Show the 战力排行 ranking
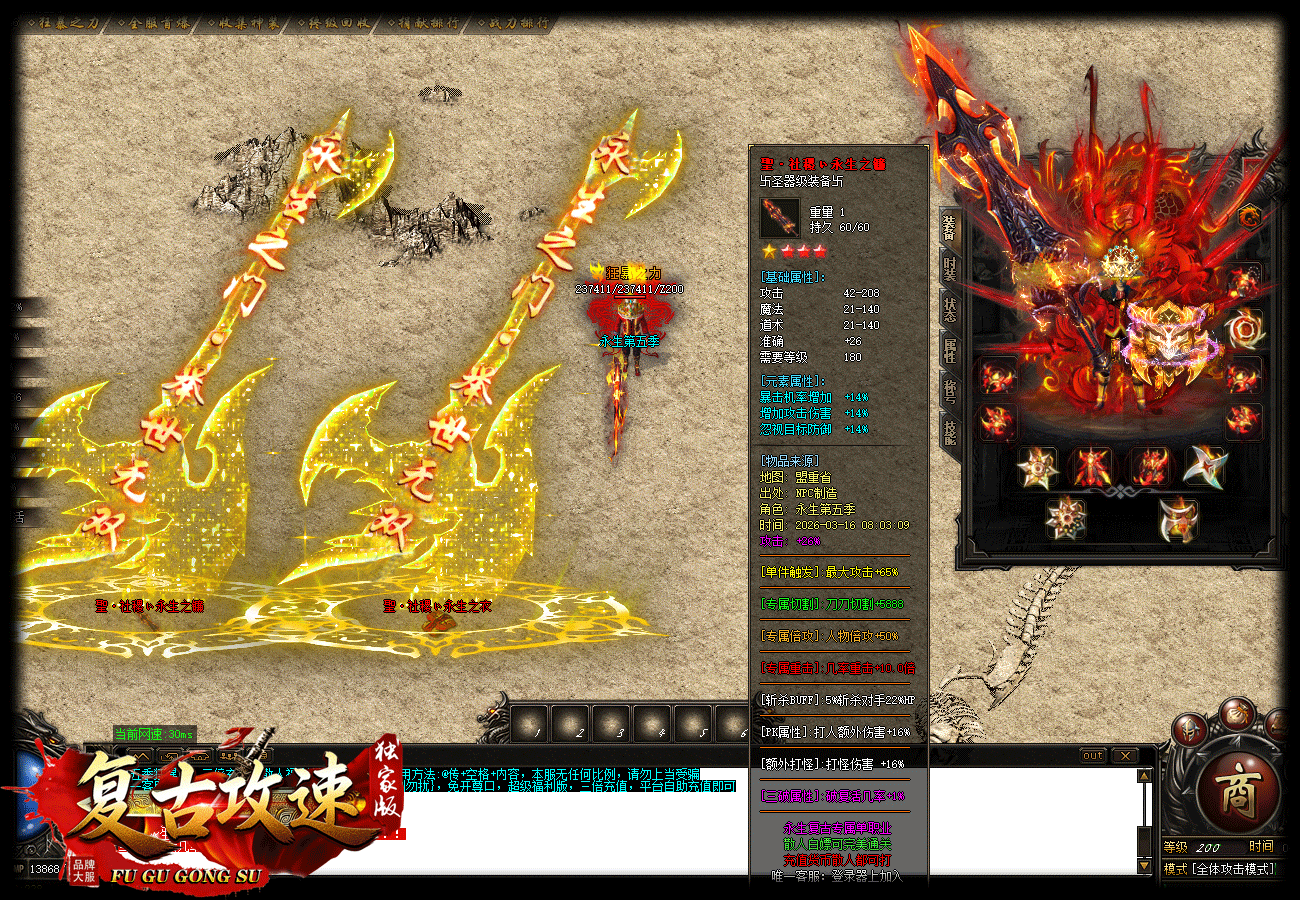1300x900 pixels. [x=513, y=23]
